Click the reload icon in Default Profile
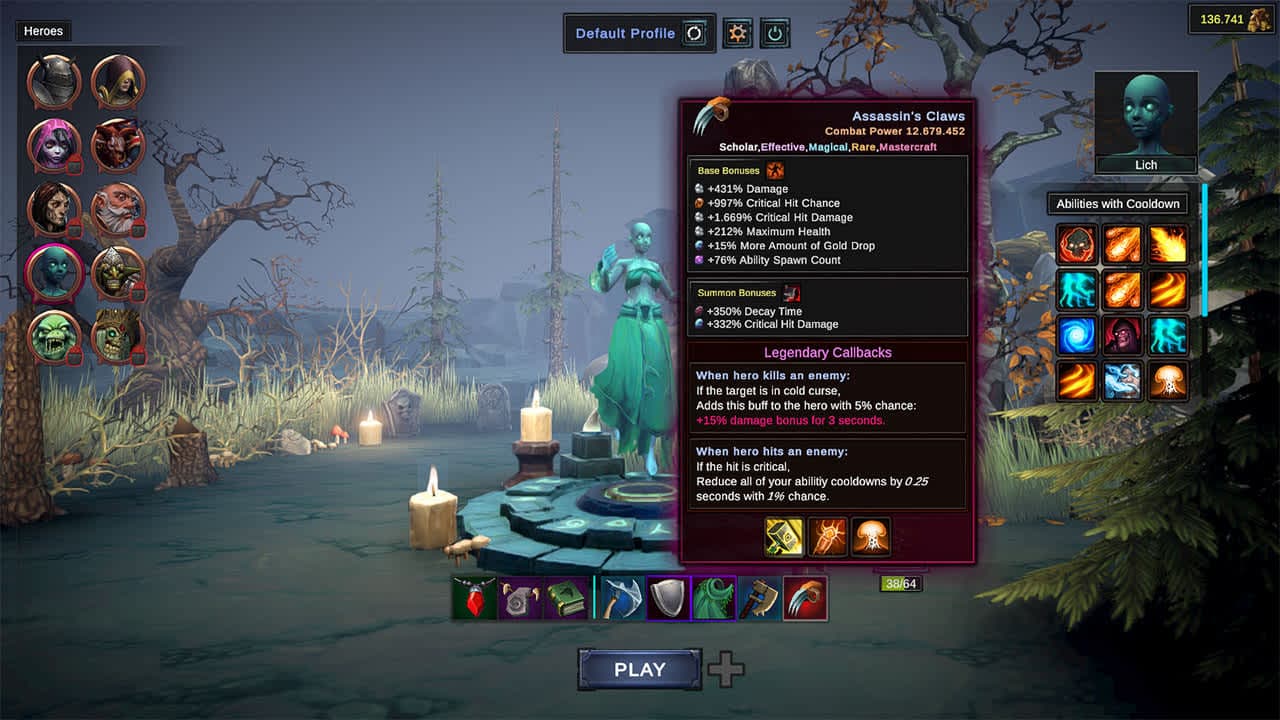Image resolution: width=1280 pixels, height=720 pixels. click(x=695, y=33)
